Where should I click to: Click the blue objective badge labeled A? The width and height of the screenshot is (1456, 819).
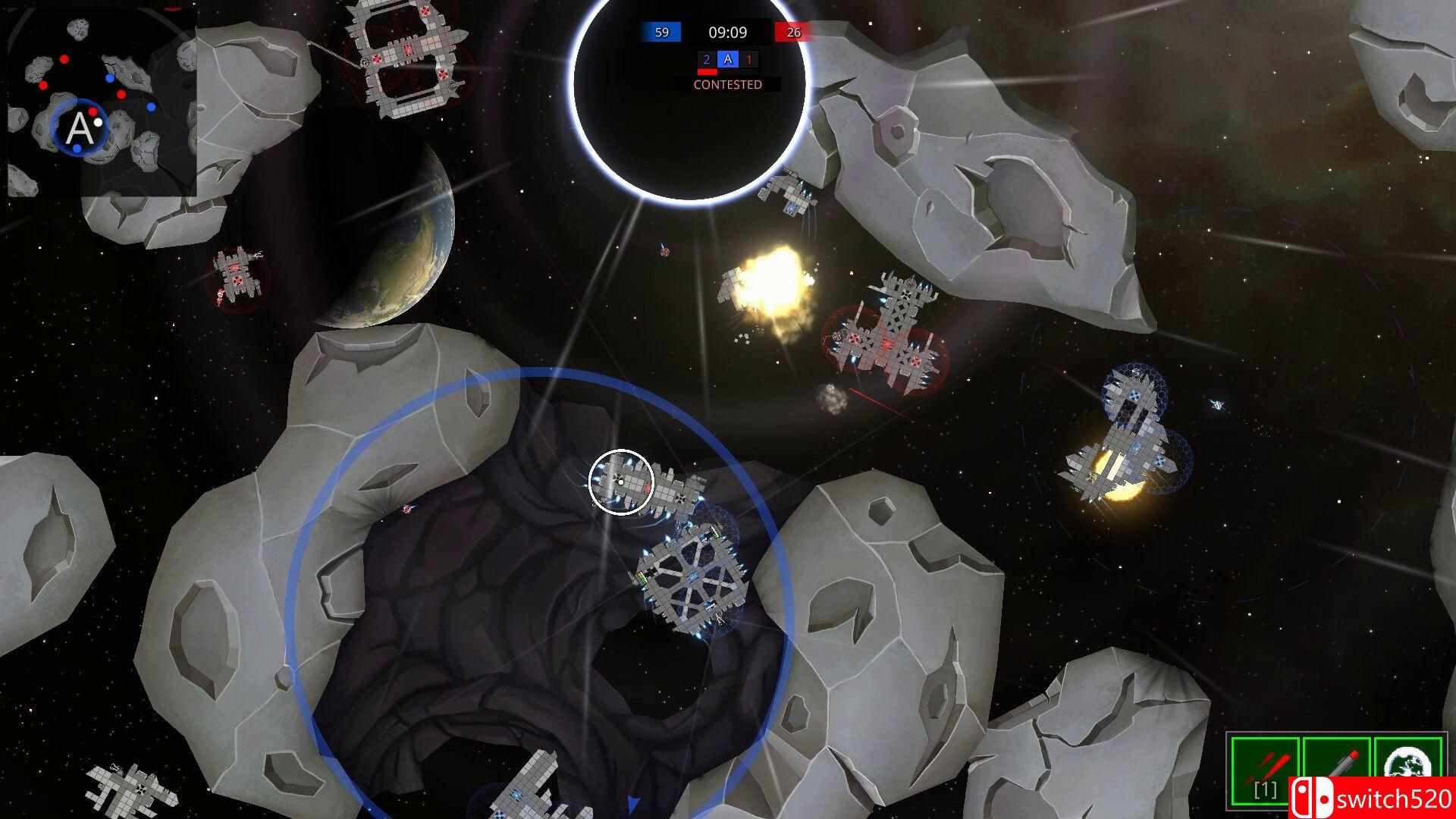(x=729, y=60)
